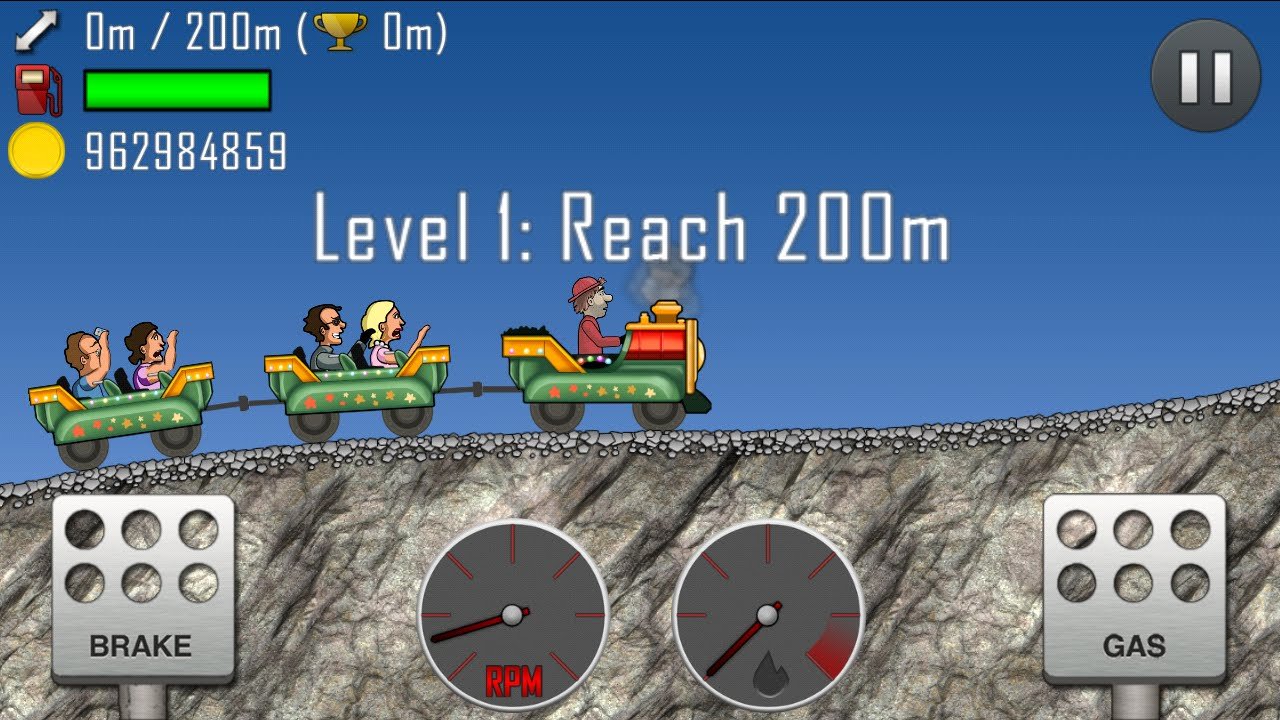Step on the GAS pedal
The height and width of the screenshot is (720, 1280).
[1134, 590]
